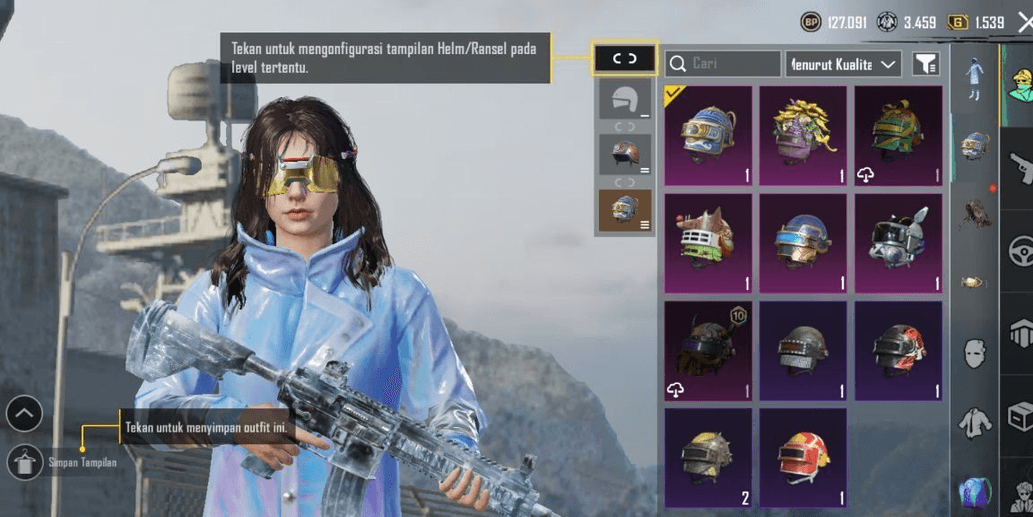Screen dimensions: 1033x517
Task: Select the equipped blue helmet with checkmark
Action: pyautogui.click(x=707, y=135)
